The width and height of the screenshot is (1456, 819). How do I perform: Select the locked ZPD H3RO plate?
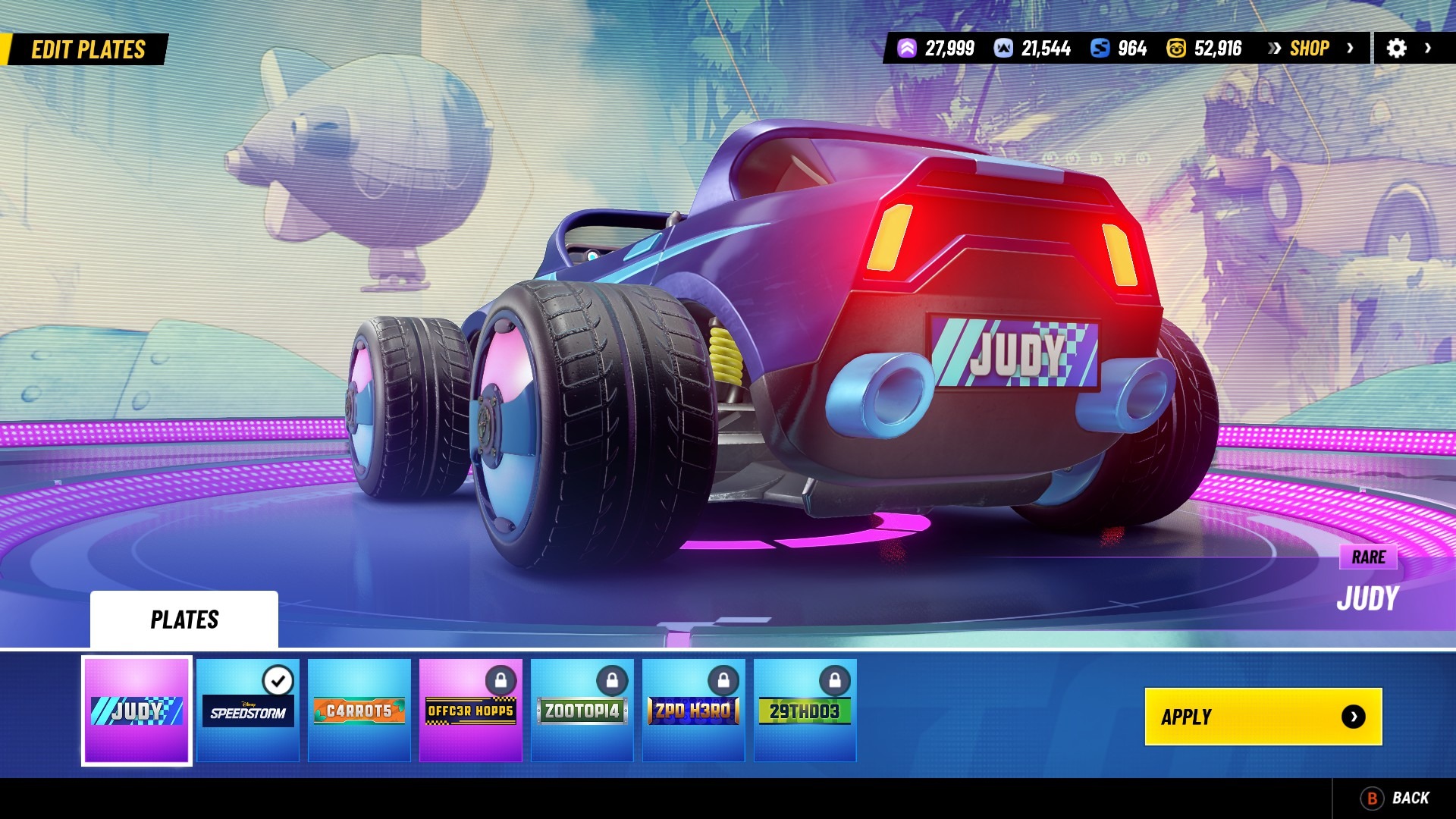(694, 711)
